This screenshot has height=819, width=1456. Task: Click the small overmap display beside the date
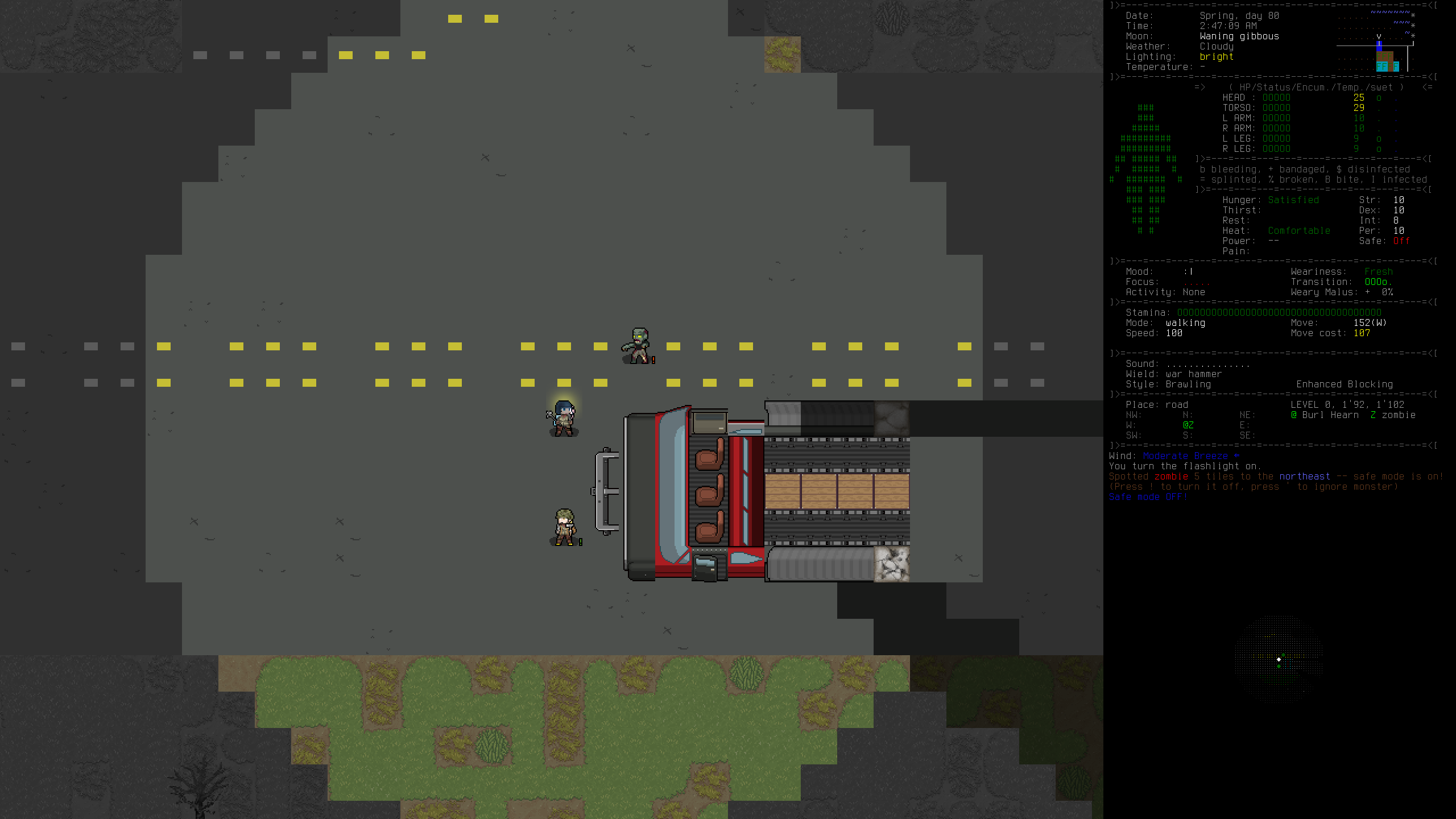[1375, 41]
